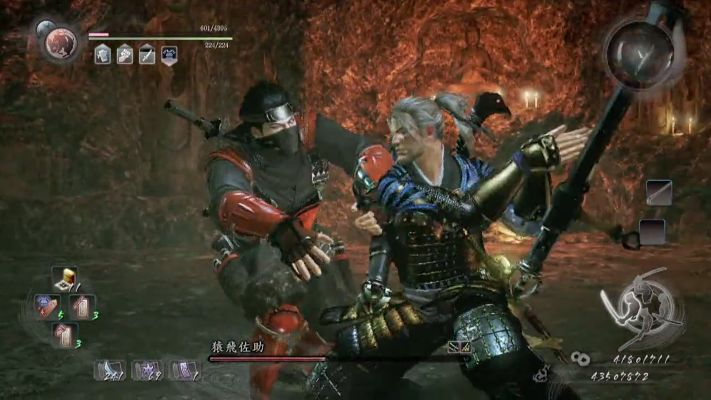The height and width of the screenshot is (400, 711).
Task: Click the first gray status buff icon
Action: point(102,56)
